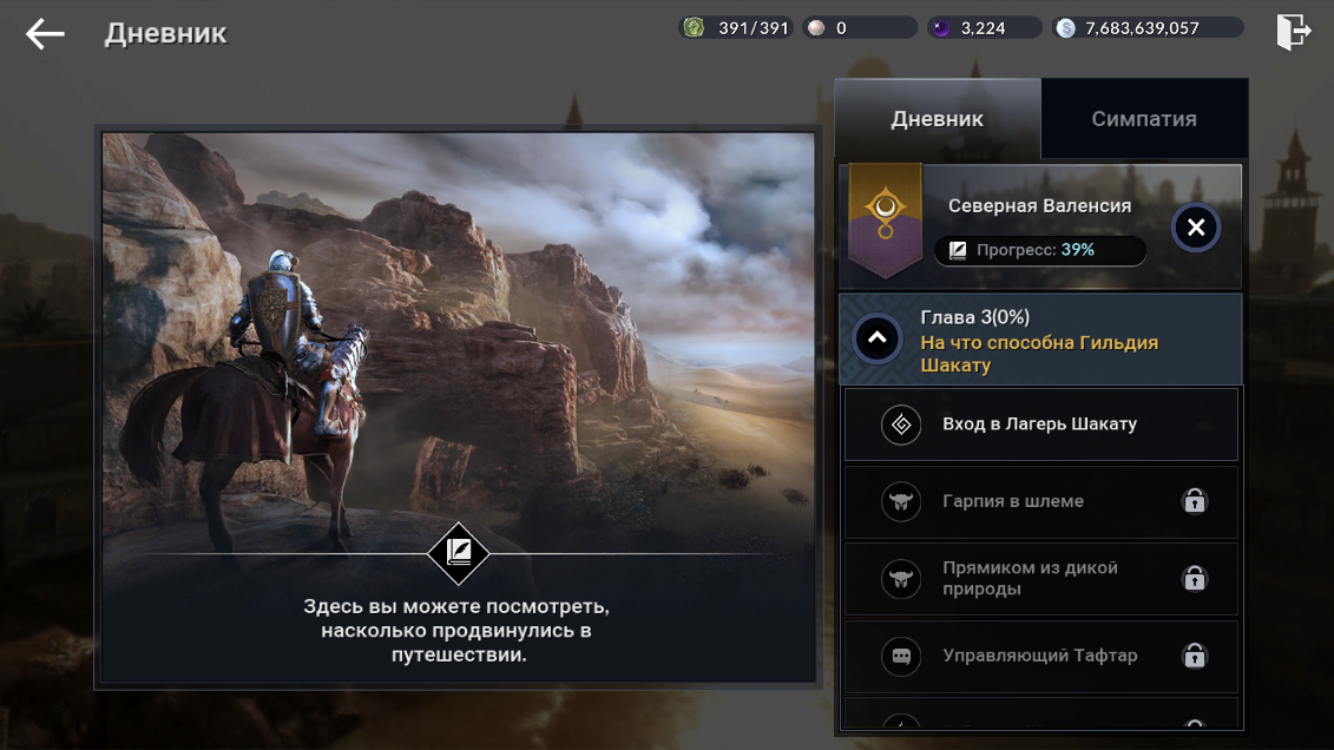This screenshot has height=750, width=1334.
Task: Choose the Прямиком из дикой природы entry
Action: [x=1040, y=578]
